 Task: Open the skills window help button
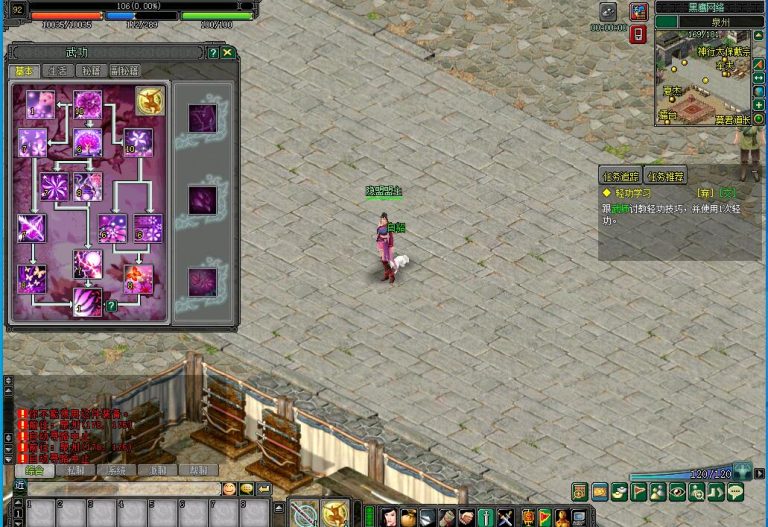213,52
